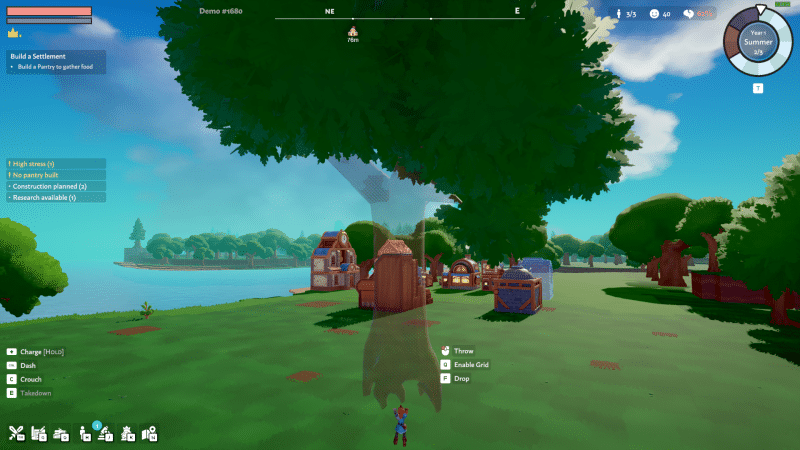Click the Build a Settlement objective tracker
Viewport: 800px width, 450px height.
[55, 61]
